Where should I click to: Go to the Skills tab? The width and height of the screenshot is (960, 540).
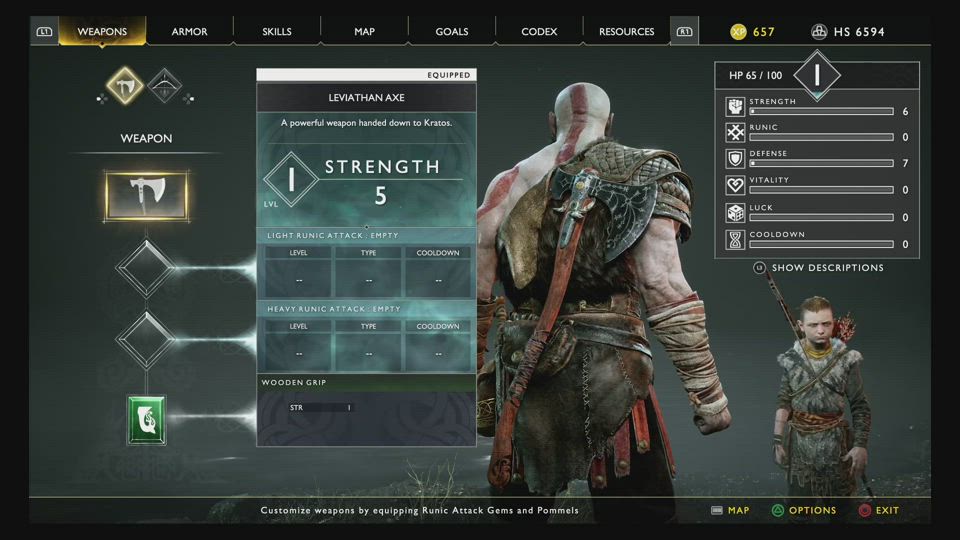click(277, 32)
